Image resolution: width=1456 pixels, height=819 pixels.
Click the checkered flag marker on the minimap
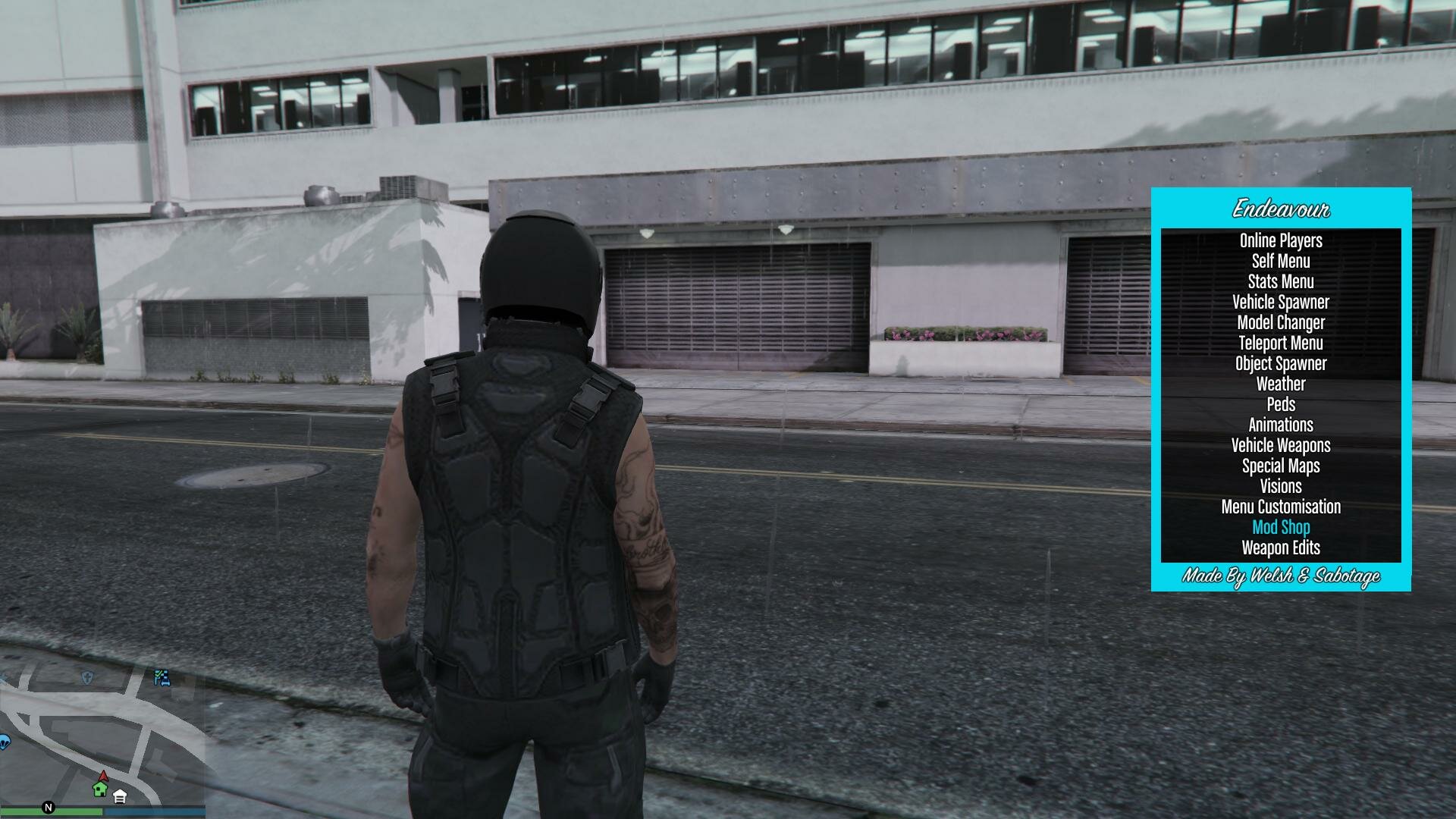pyautogui.click(x=162, y=678)
